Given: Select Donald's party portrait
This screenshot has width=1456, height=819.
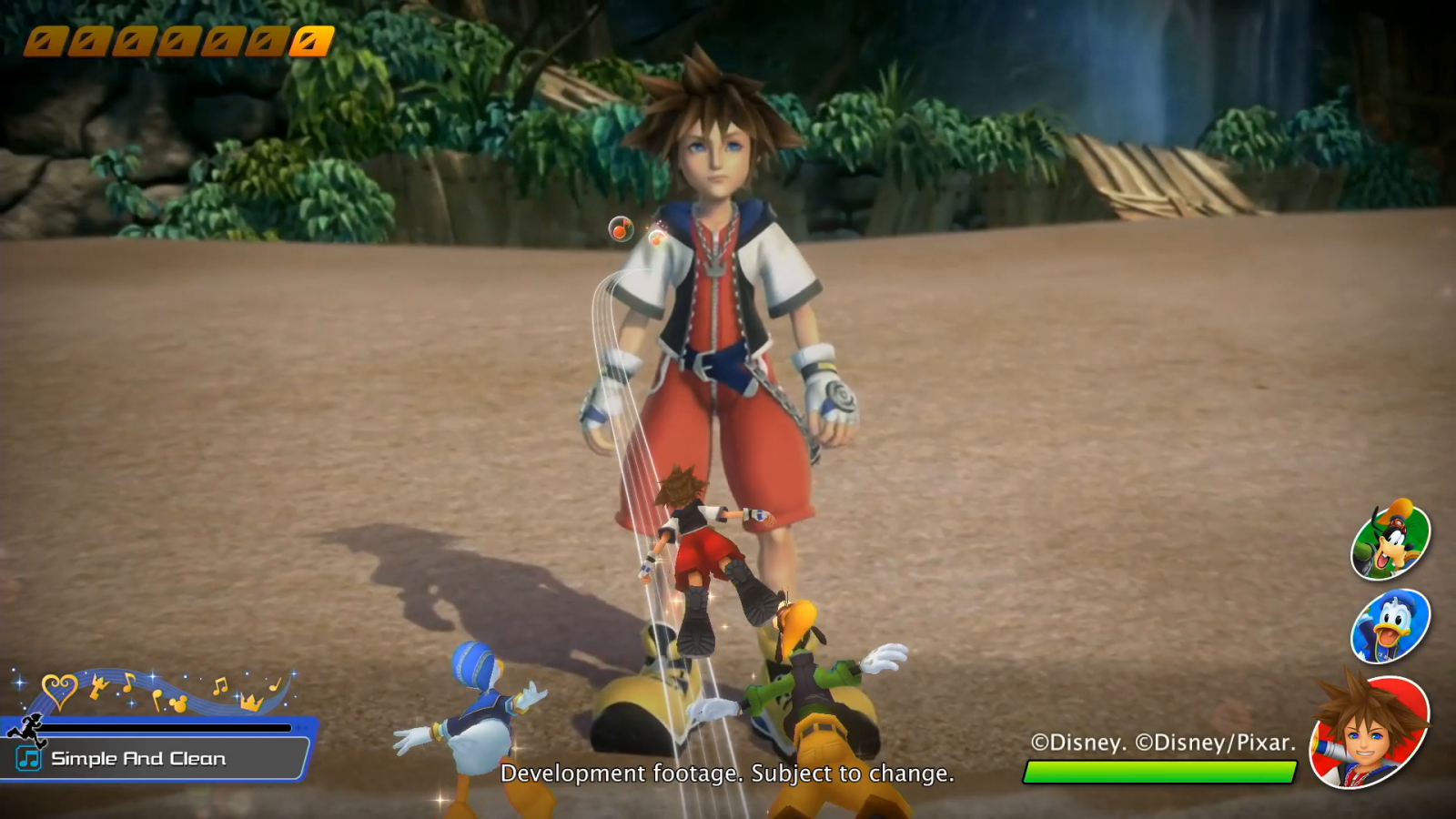Looking at the screenshot, I should (x=1390, y=627).
